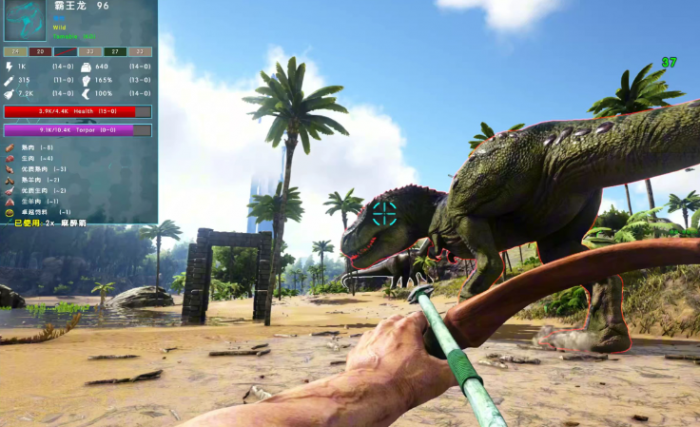Select the 卓越饲料 kibble food row
This screenshot has height=427, width=700.
point(35,212)
